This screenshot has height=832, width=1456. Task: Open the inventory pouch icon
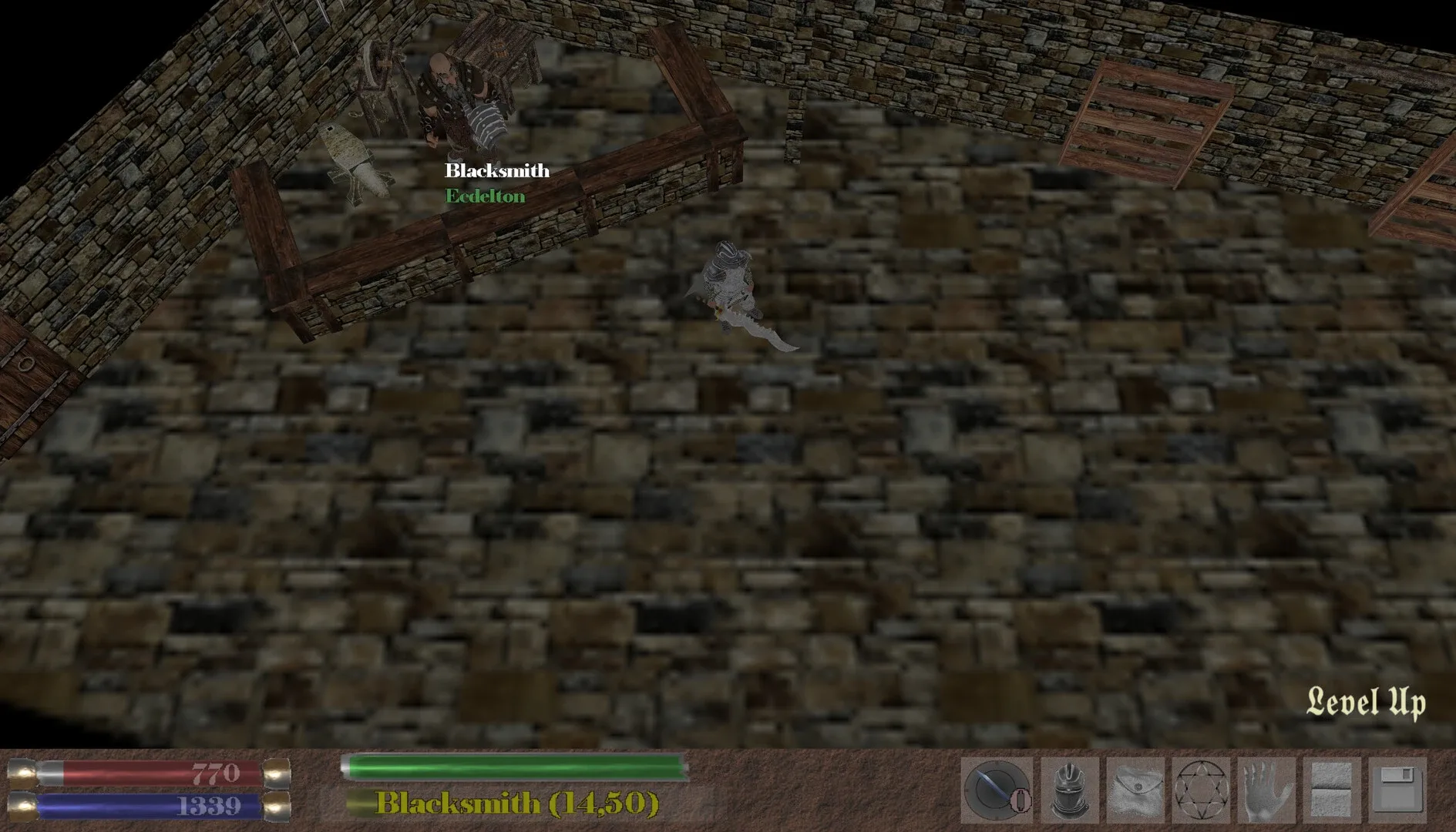pyautogui.click(x=1135, y=786)
